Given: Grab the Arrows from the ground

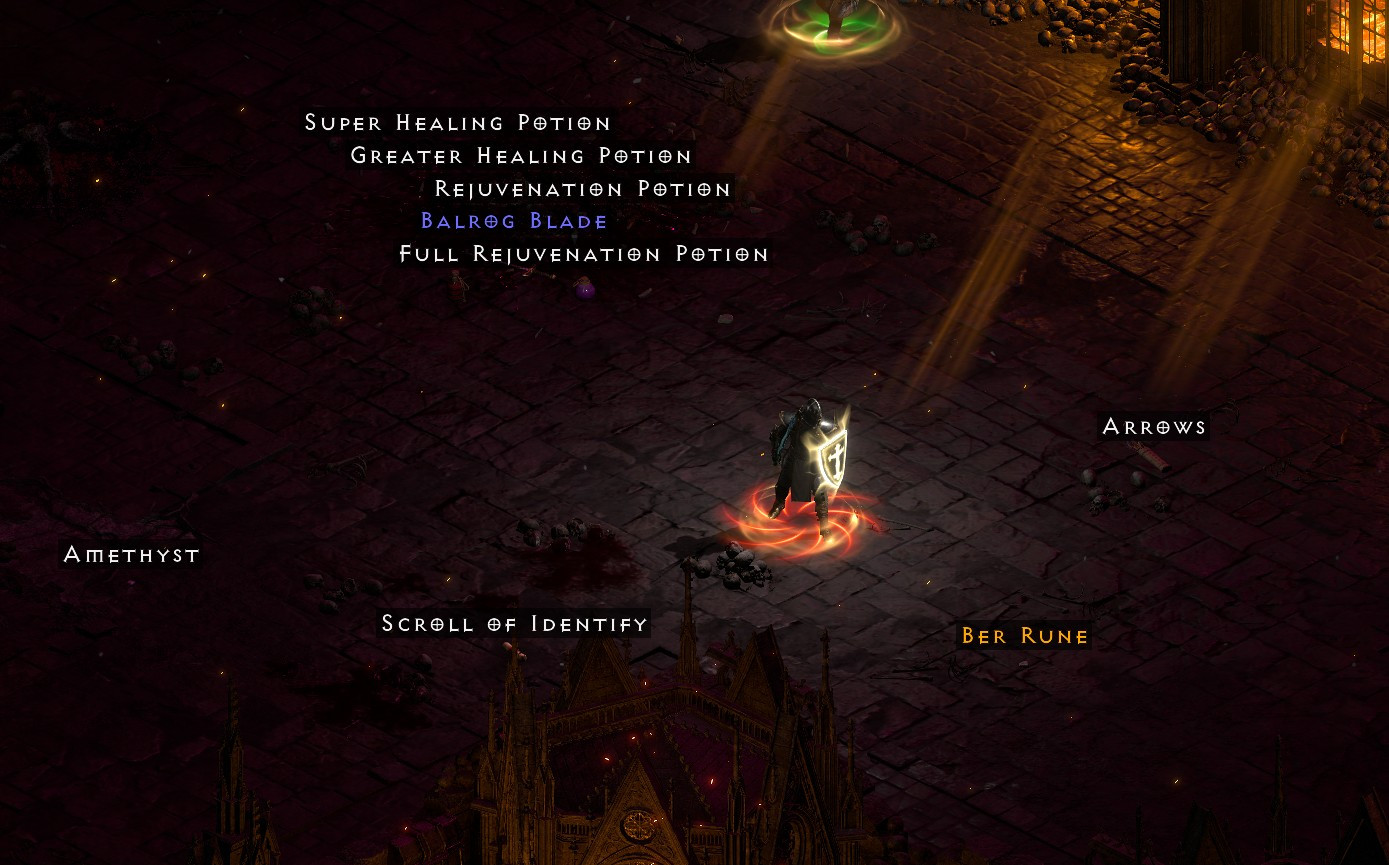Looking at the screenshot, I should pyautogui.click(x=1154, y=426).
